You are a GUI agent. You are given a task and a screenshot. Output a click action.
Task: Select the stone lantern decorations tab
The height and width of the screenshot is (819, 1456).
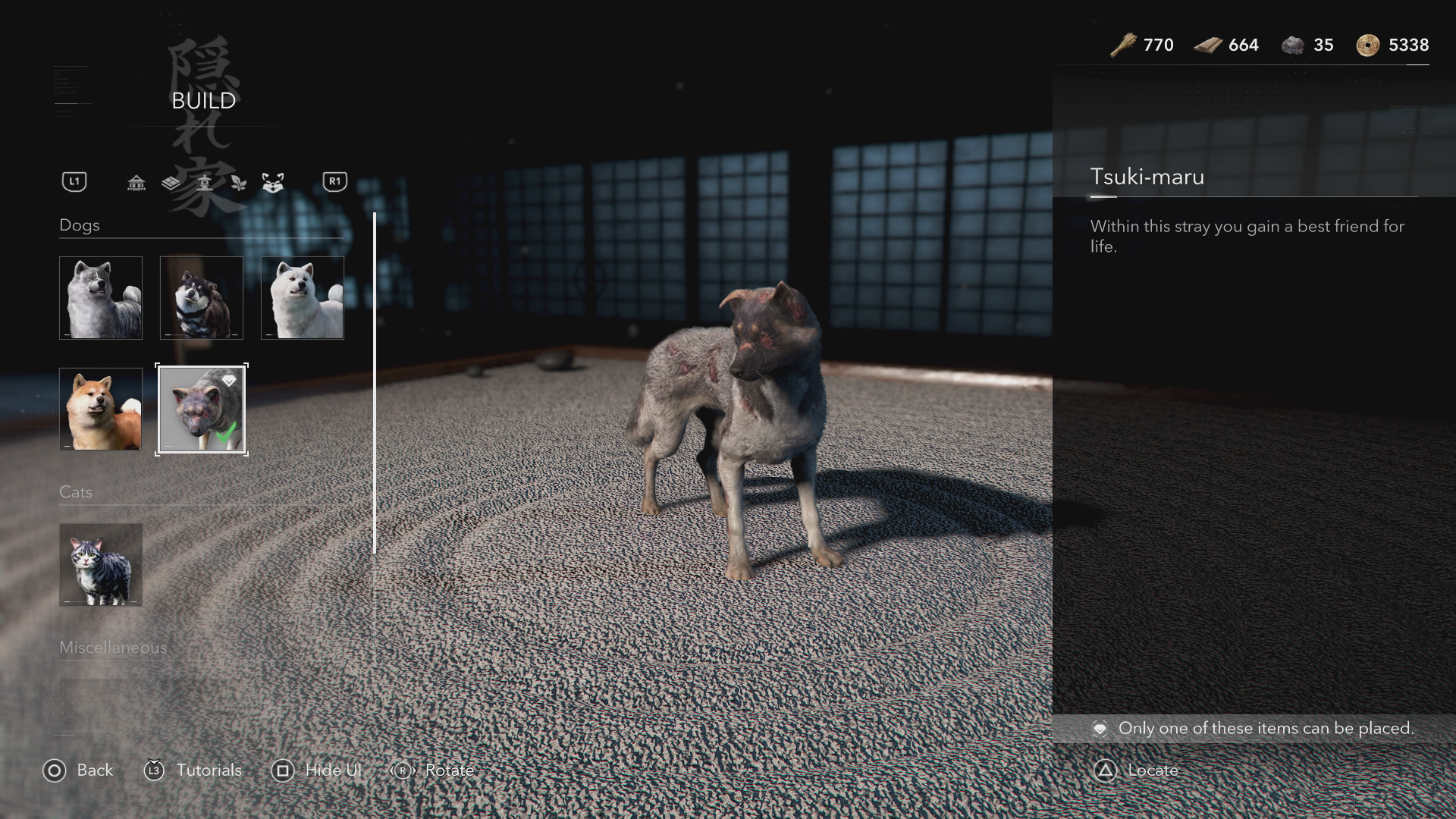[205, 183]
